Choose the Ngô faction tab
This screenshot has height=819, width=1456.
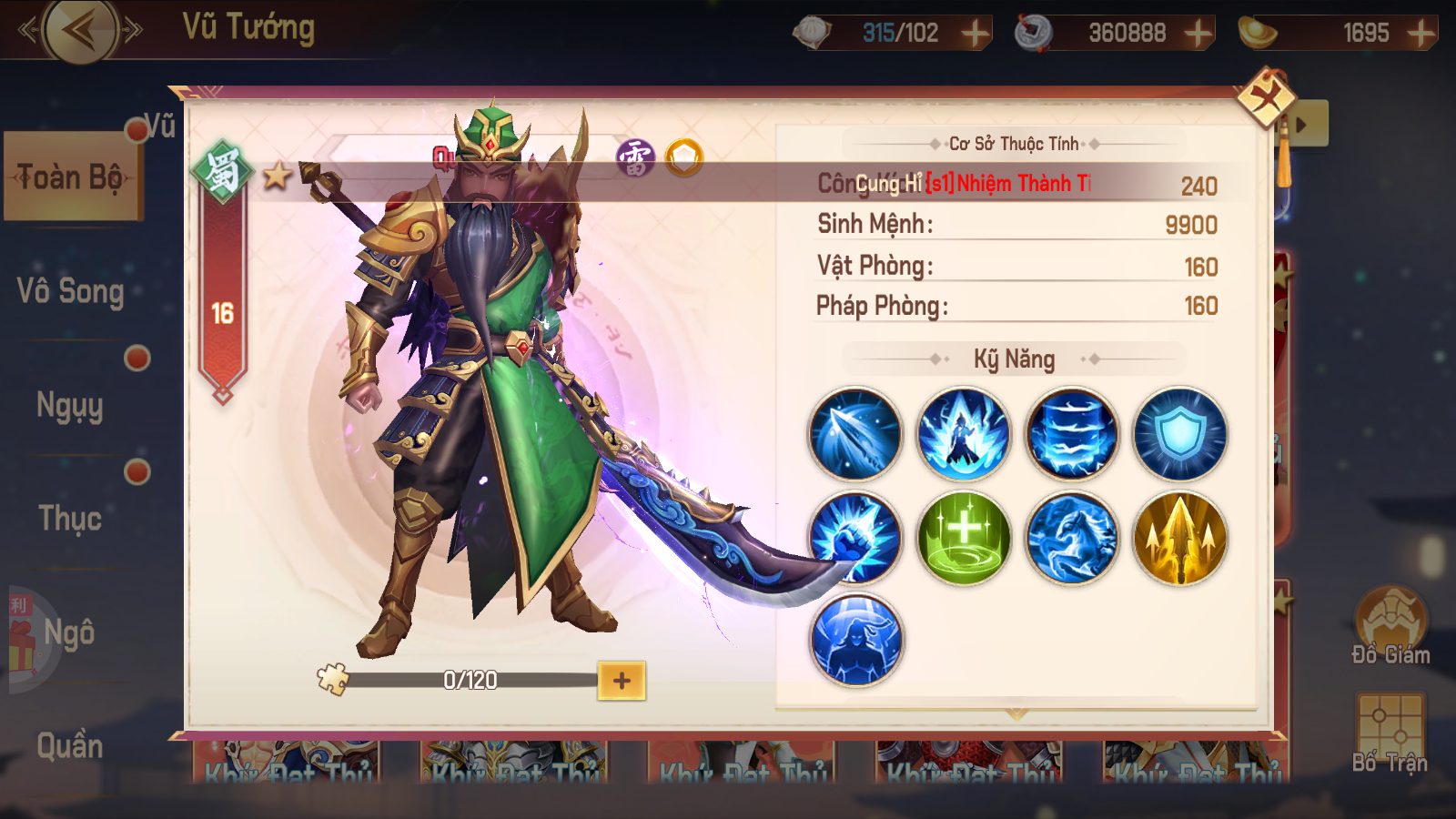[69, 632]
